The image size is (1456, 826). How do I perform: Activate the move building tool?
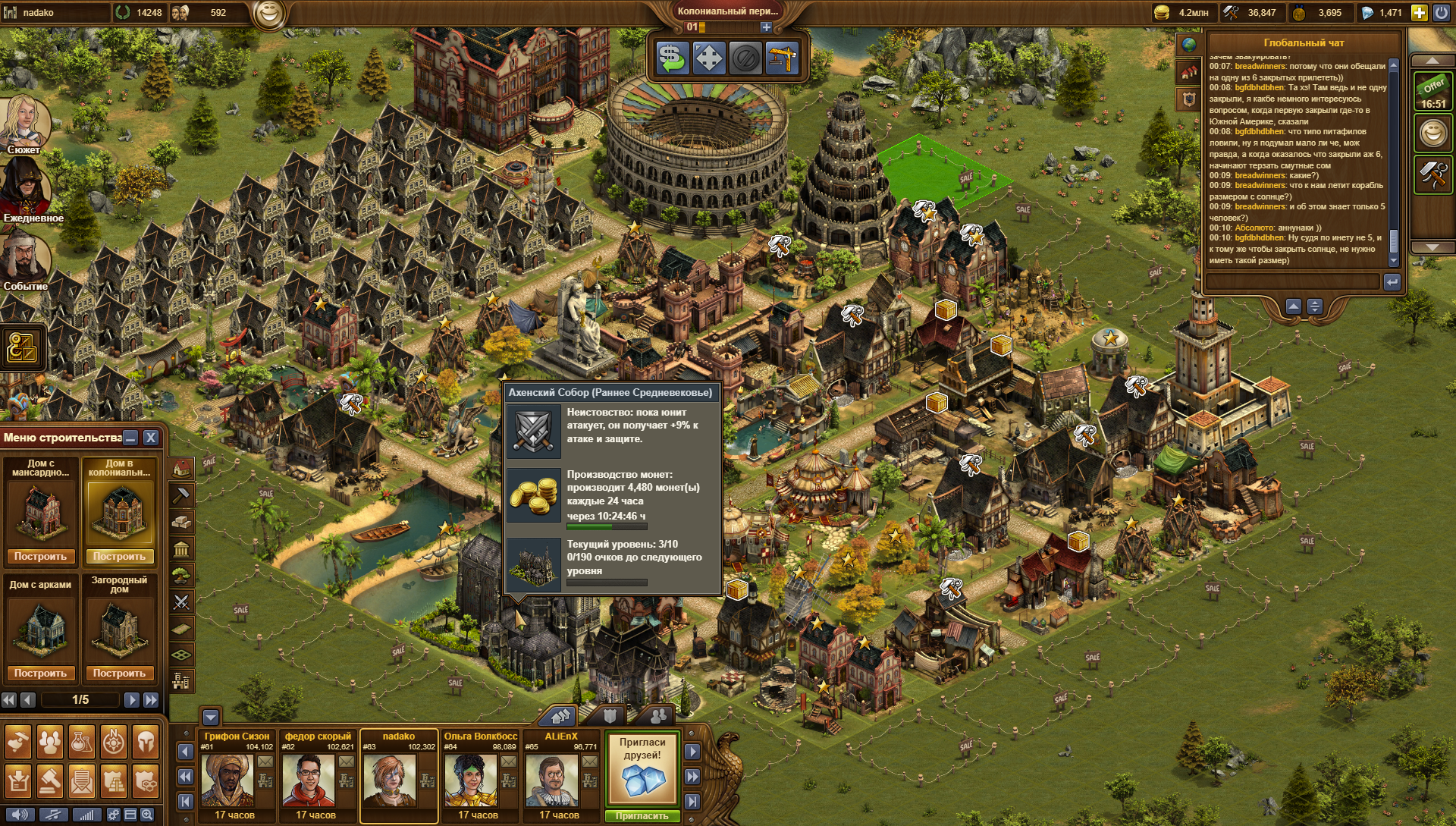tap(708, 58)
